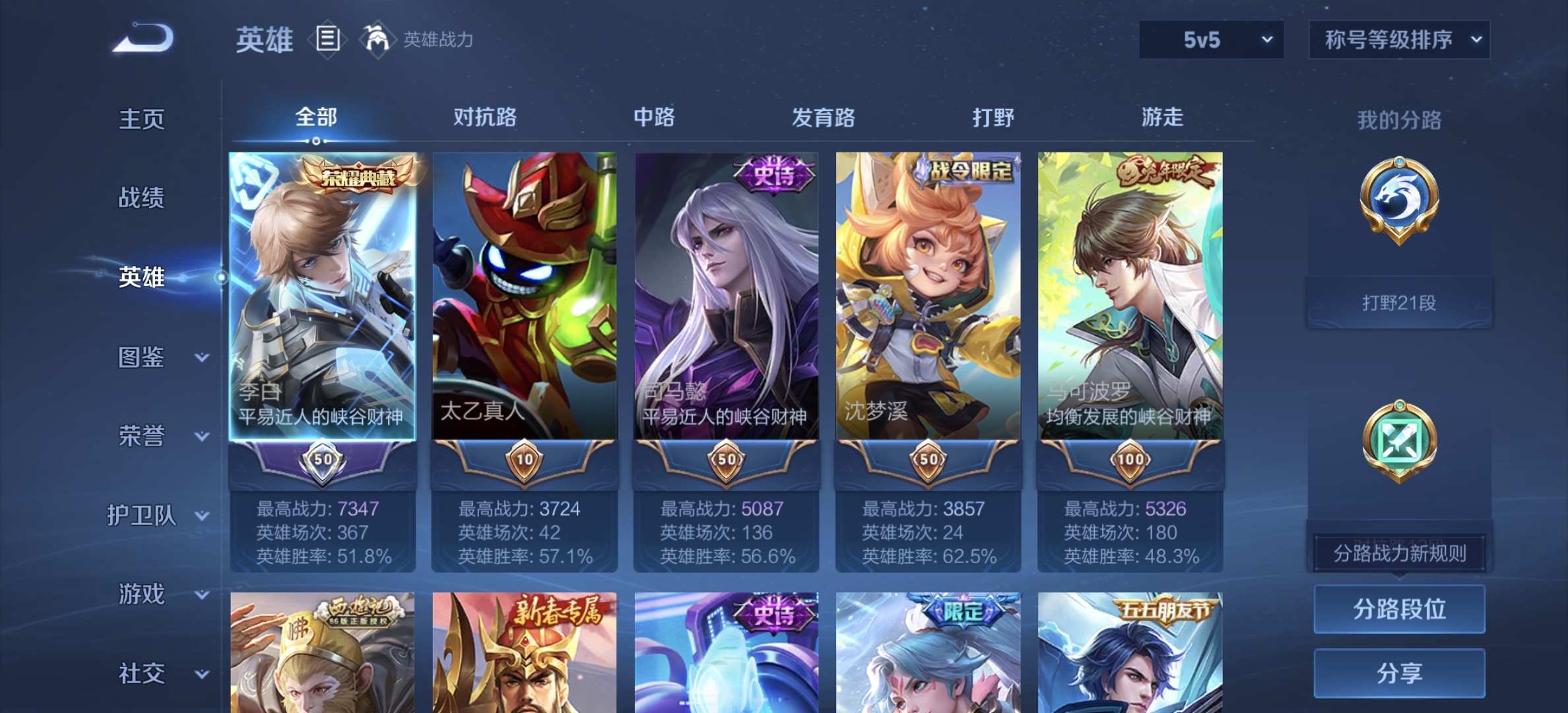Click the 分路段位 button
1568x713 pixels.
coord(1399,611)
